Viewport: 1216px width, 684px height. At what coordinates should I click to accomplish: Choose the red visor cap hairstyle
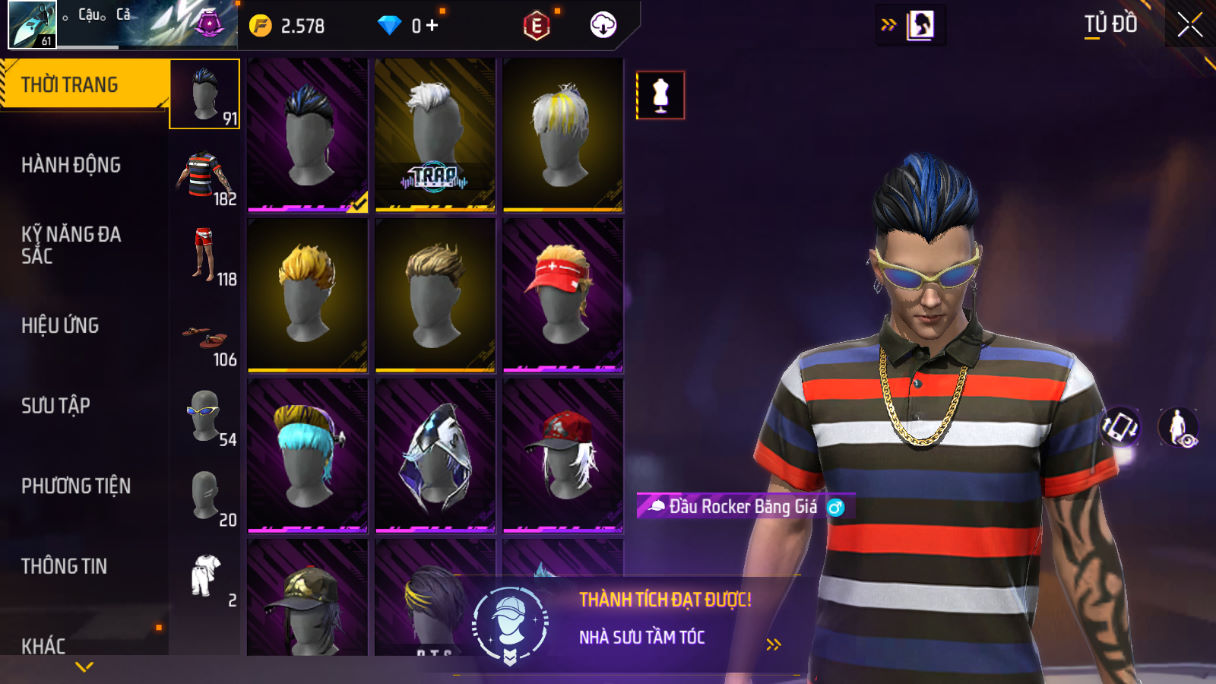[563, 294]
